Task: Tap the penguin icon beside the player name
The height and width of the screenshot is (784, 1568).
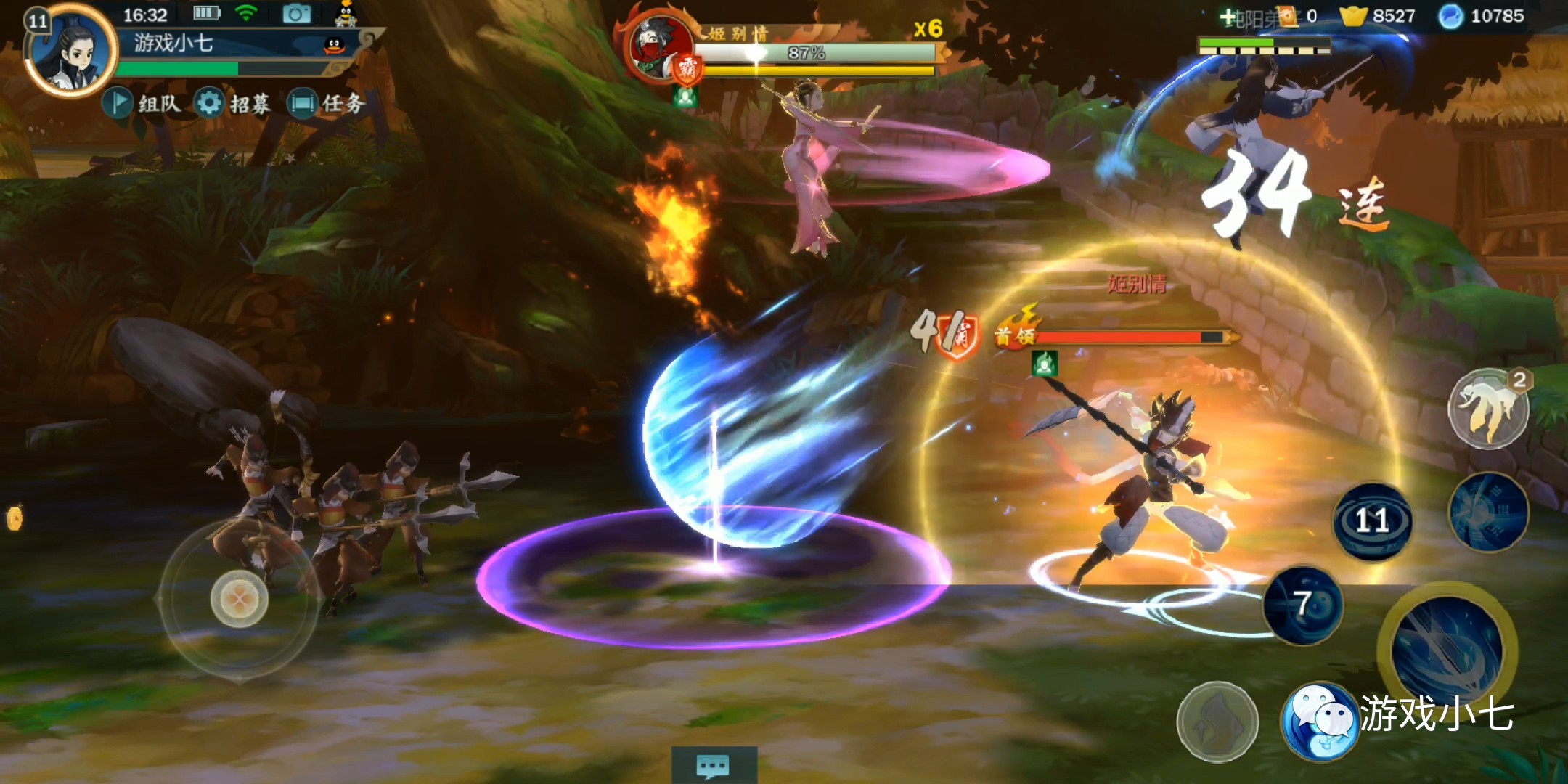Action: [334, 45]
